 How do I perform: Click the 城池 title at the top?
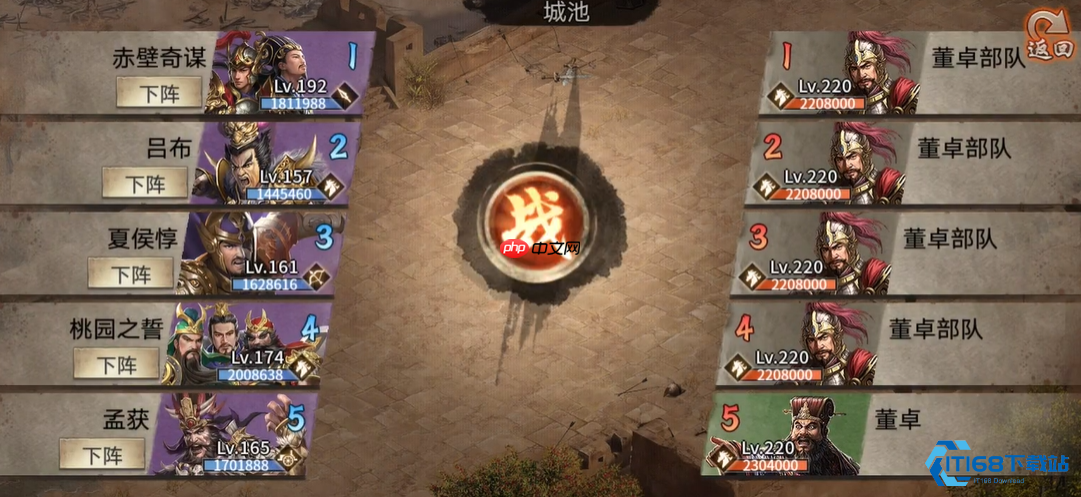[x=566, y=12]
